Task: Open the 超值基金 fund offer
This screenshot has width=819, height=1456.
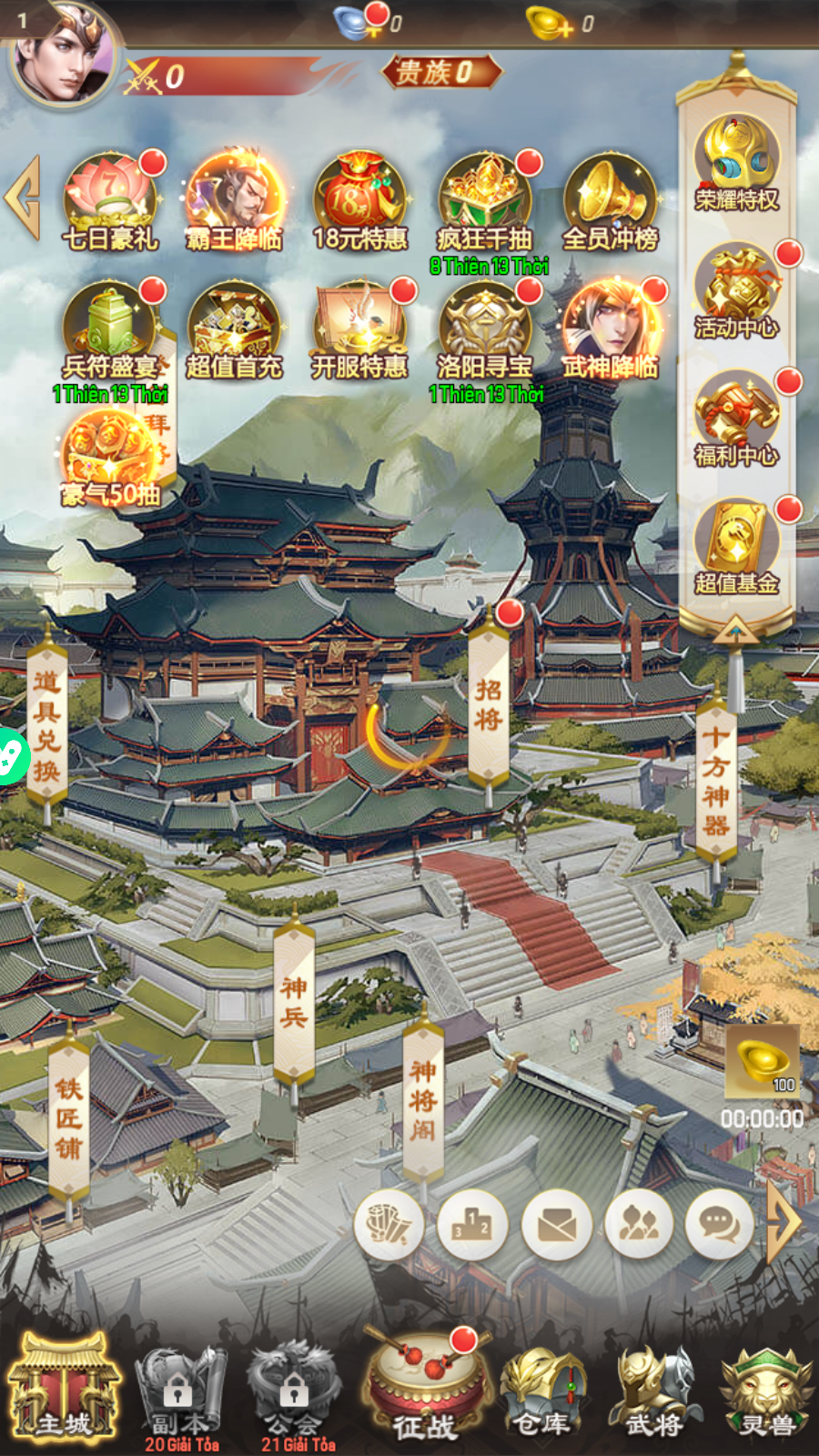Action: [736, 546]
